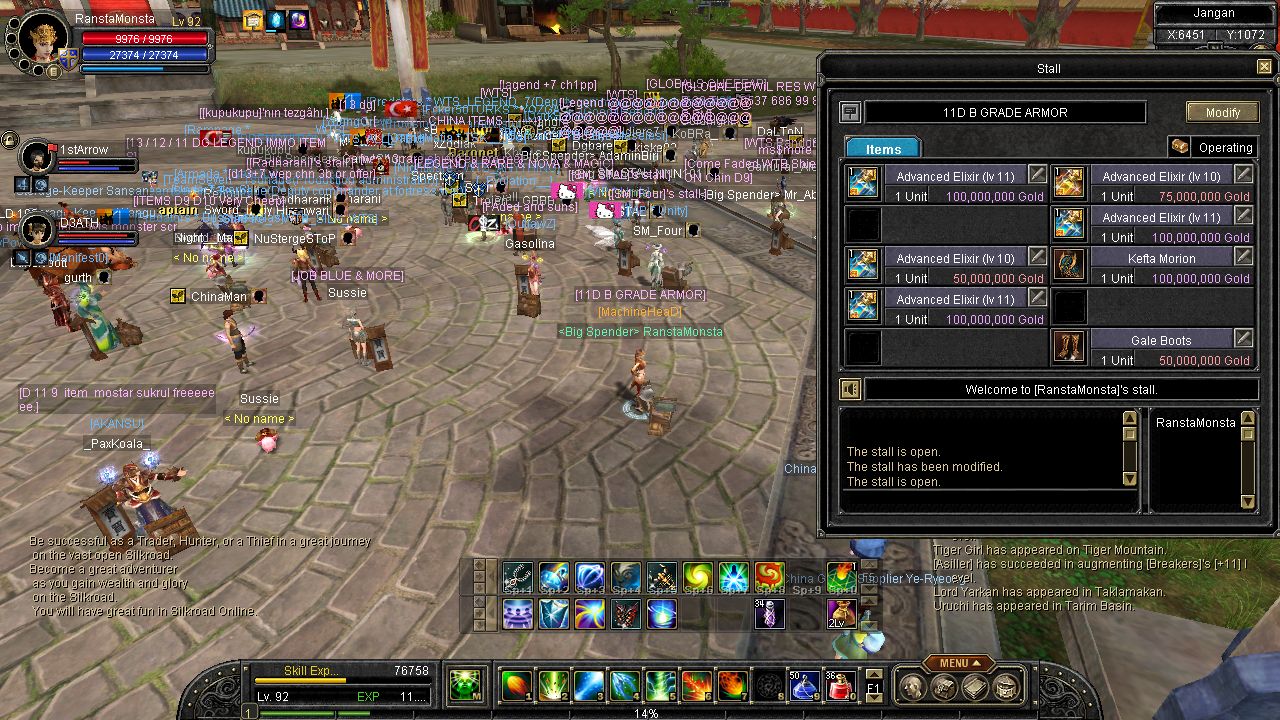This screenshot has height=720, width=1280.
Task: Open the inventory chest round icon
Action: [x=943, y=687]
